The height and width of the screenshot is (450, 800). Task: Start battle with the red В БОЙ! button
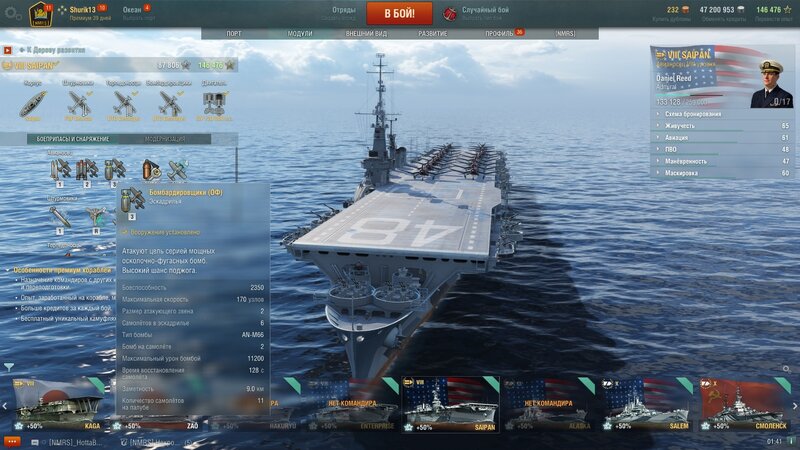point(399,13)
